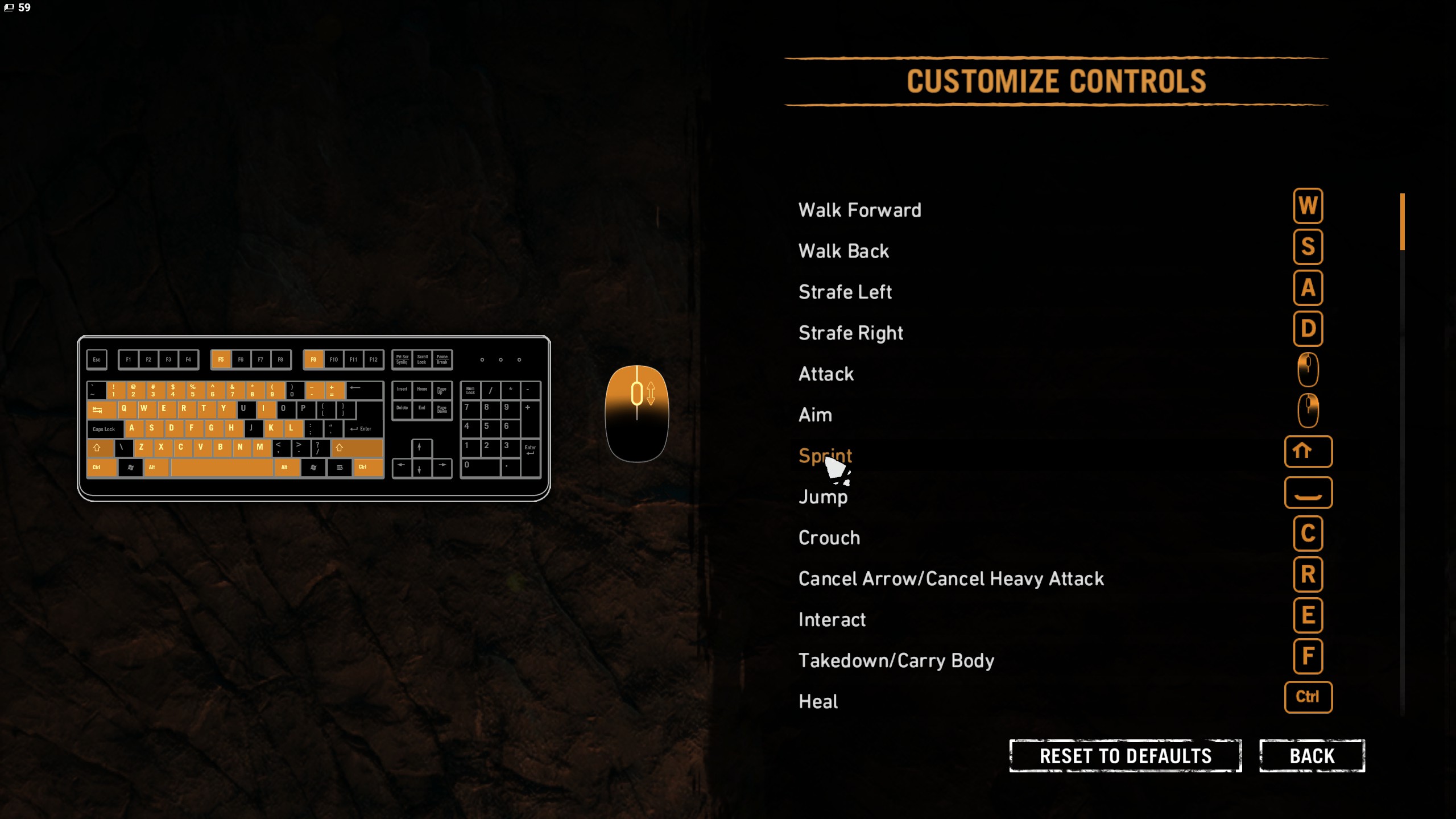Change the Walk Back key binding S
1456x819 pixels.
tap(1308, 247)
